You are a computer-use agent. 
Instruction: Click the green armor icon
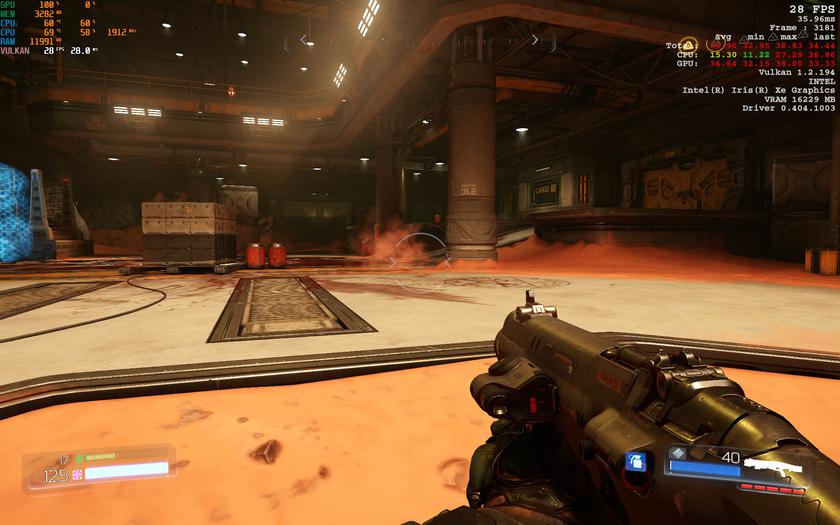tap(77, 457)
